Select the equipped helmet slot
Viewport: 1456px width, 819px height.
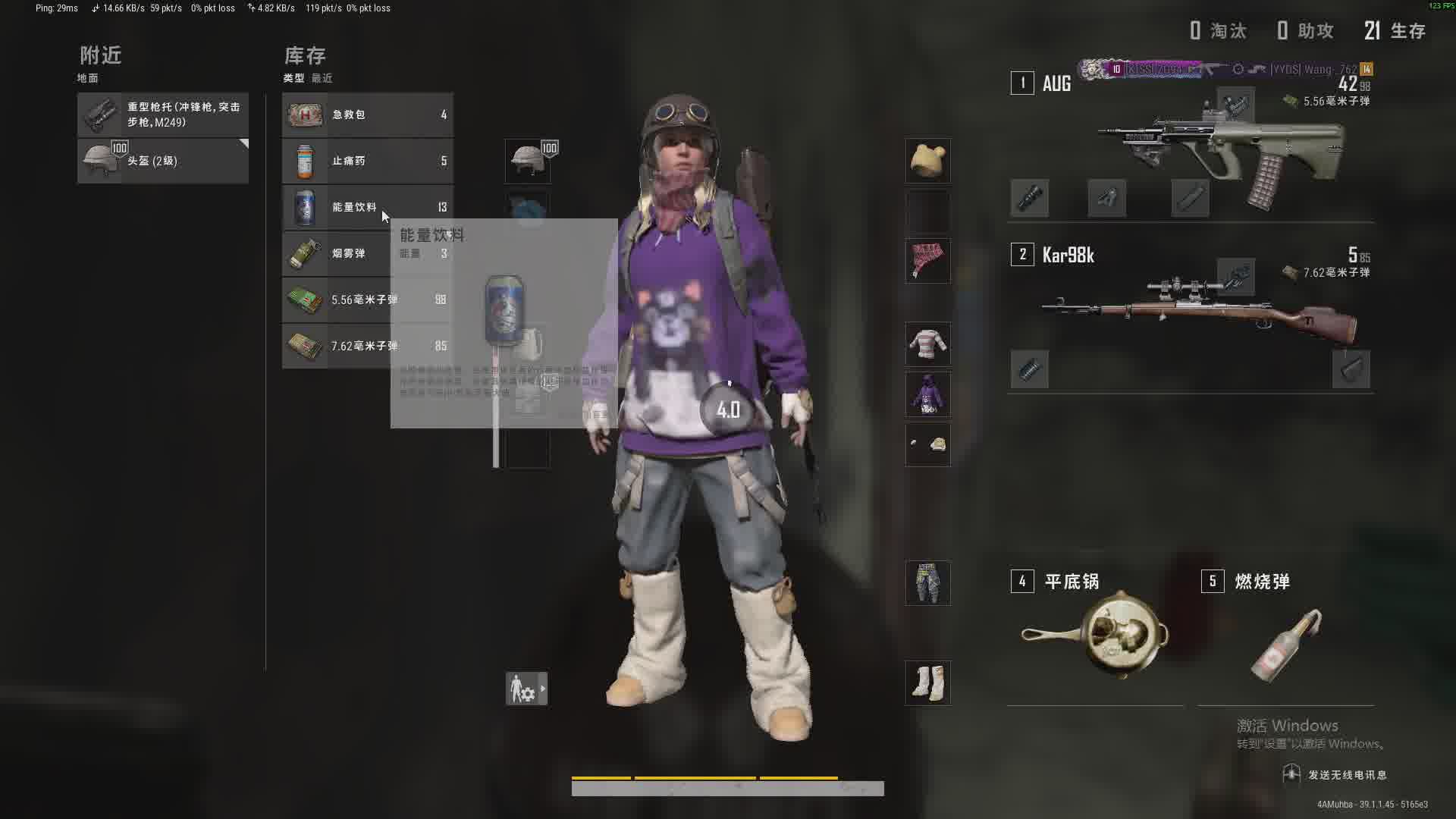[528, 161]
